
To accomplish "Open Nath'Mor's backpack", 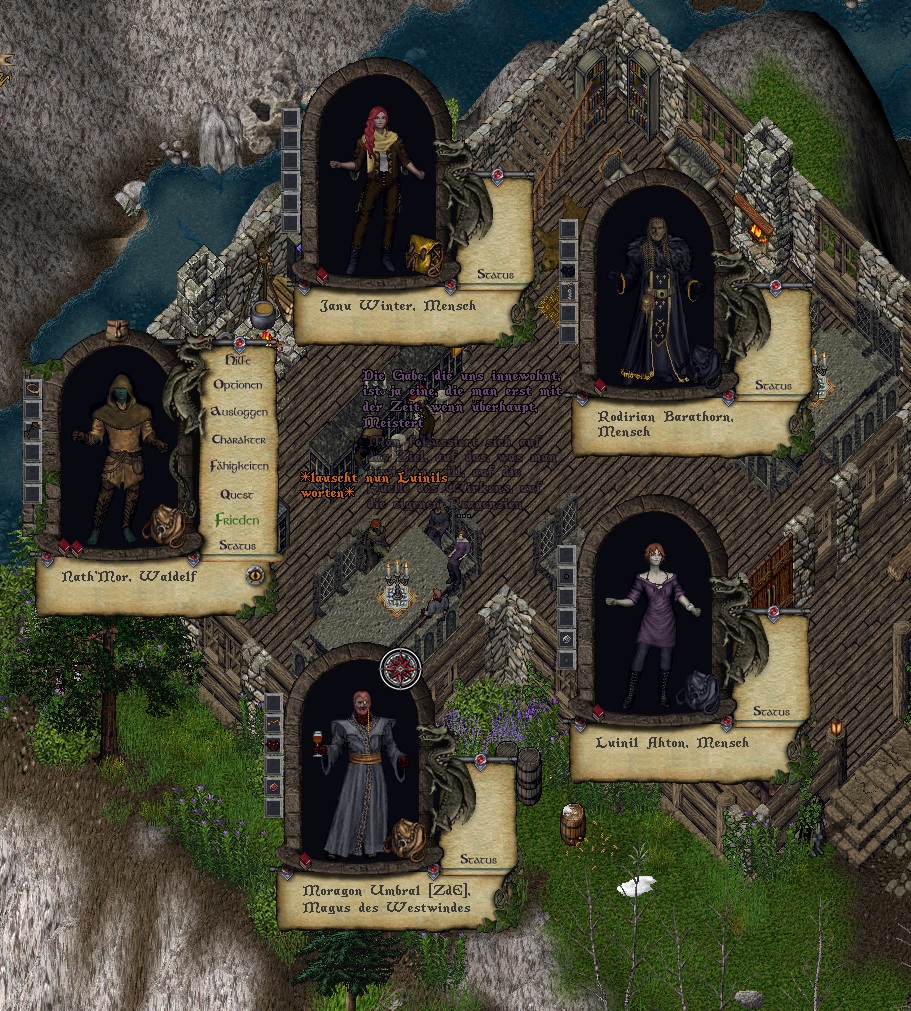I will 161,526.
